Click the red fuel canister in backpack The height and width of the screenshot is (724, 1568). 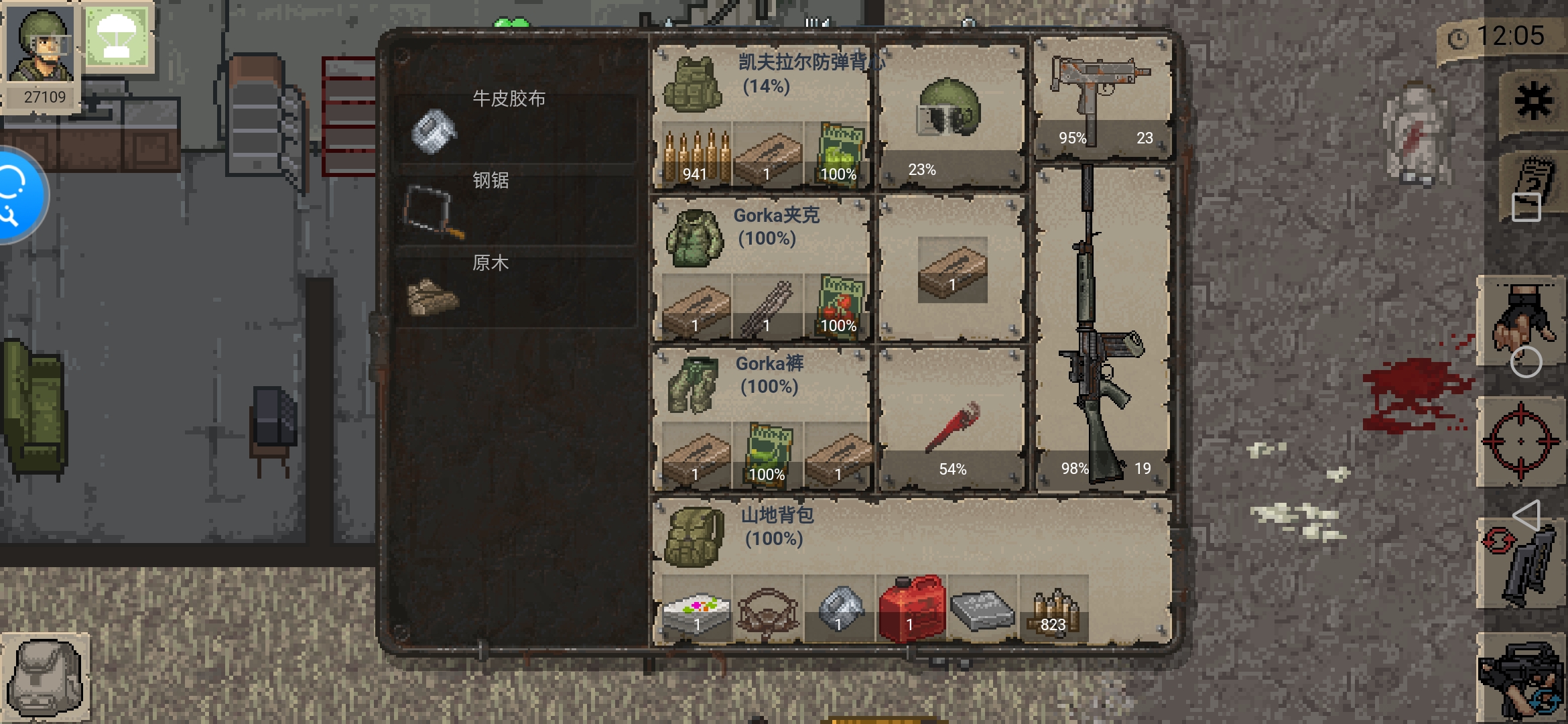click(911, 608)
